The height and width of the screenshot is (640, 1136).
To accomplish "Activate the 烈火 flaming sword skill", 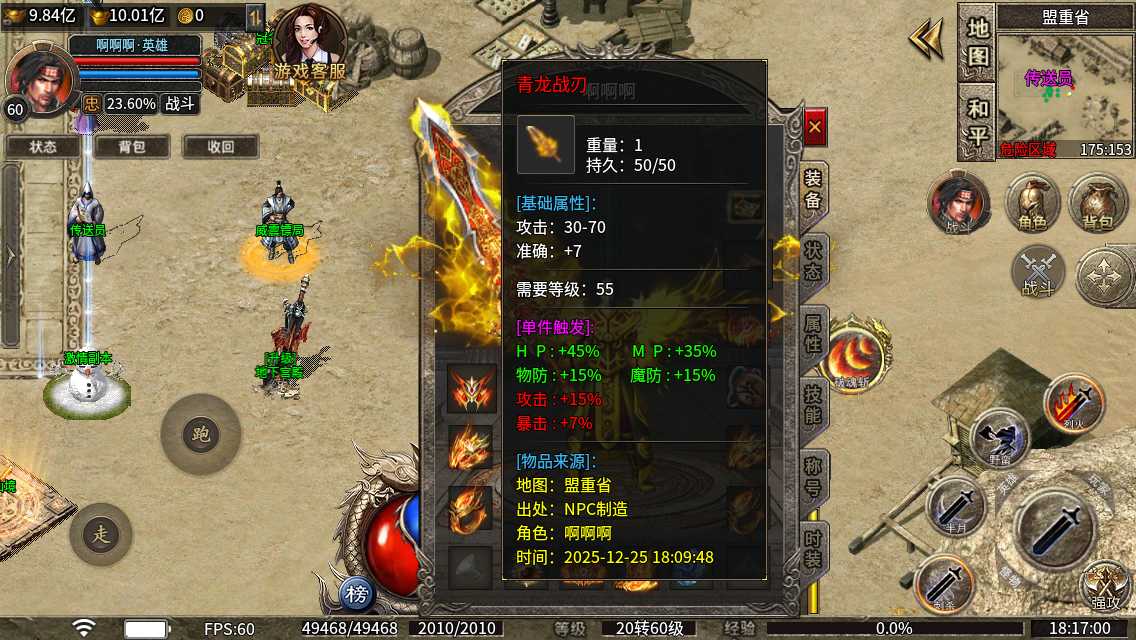I will [1074, 403].
